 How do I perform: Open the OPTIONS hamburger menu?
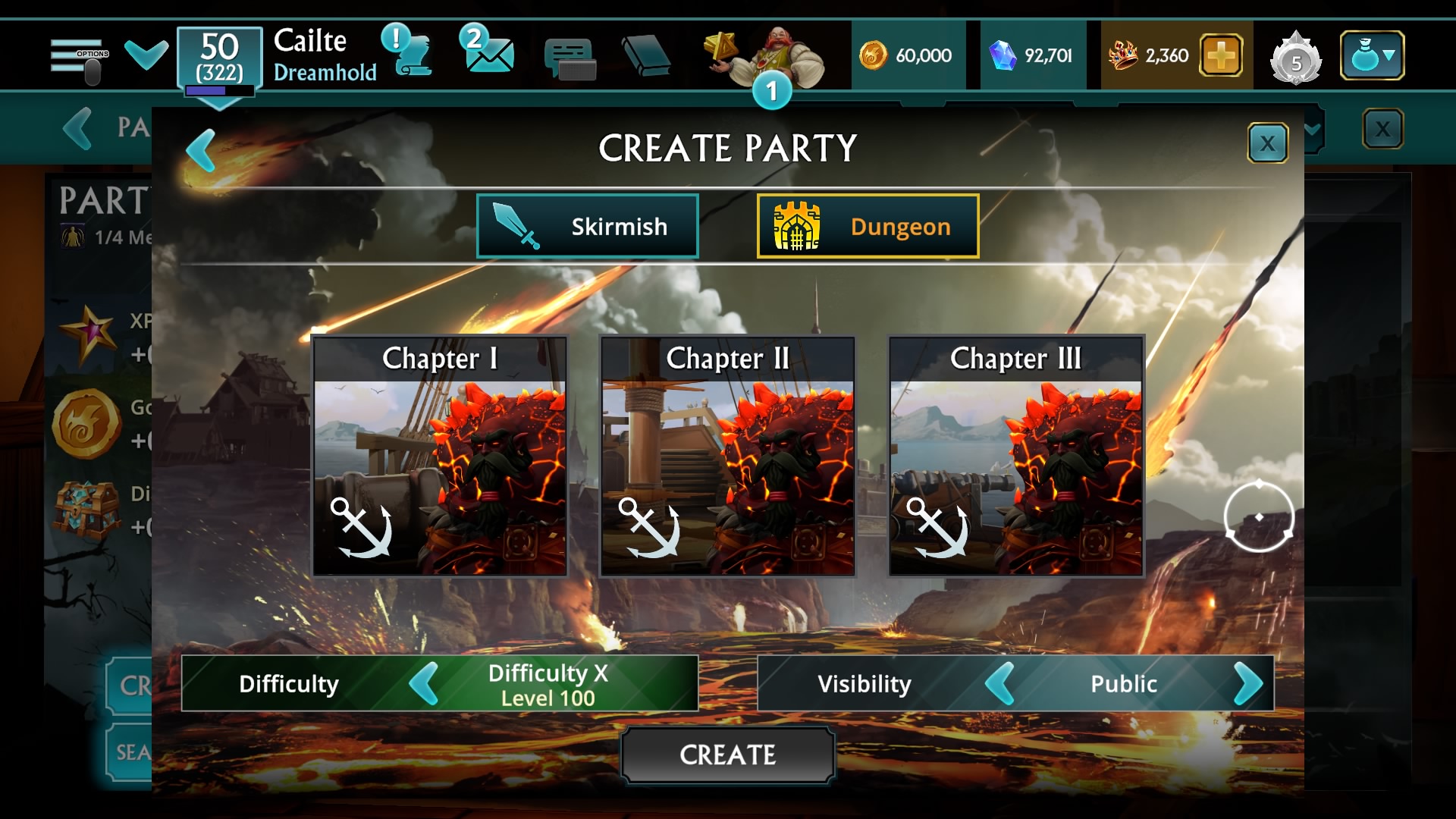[x=76, y=53]
